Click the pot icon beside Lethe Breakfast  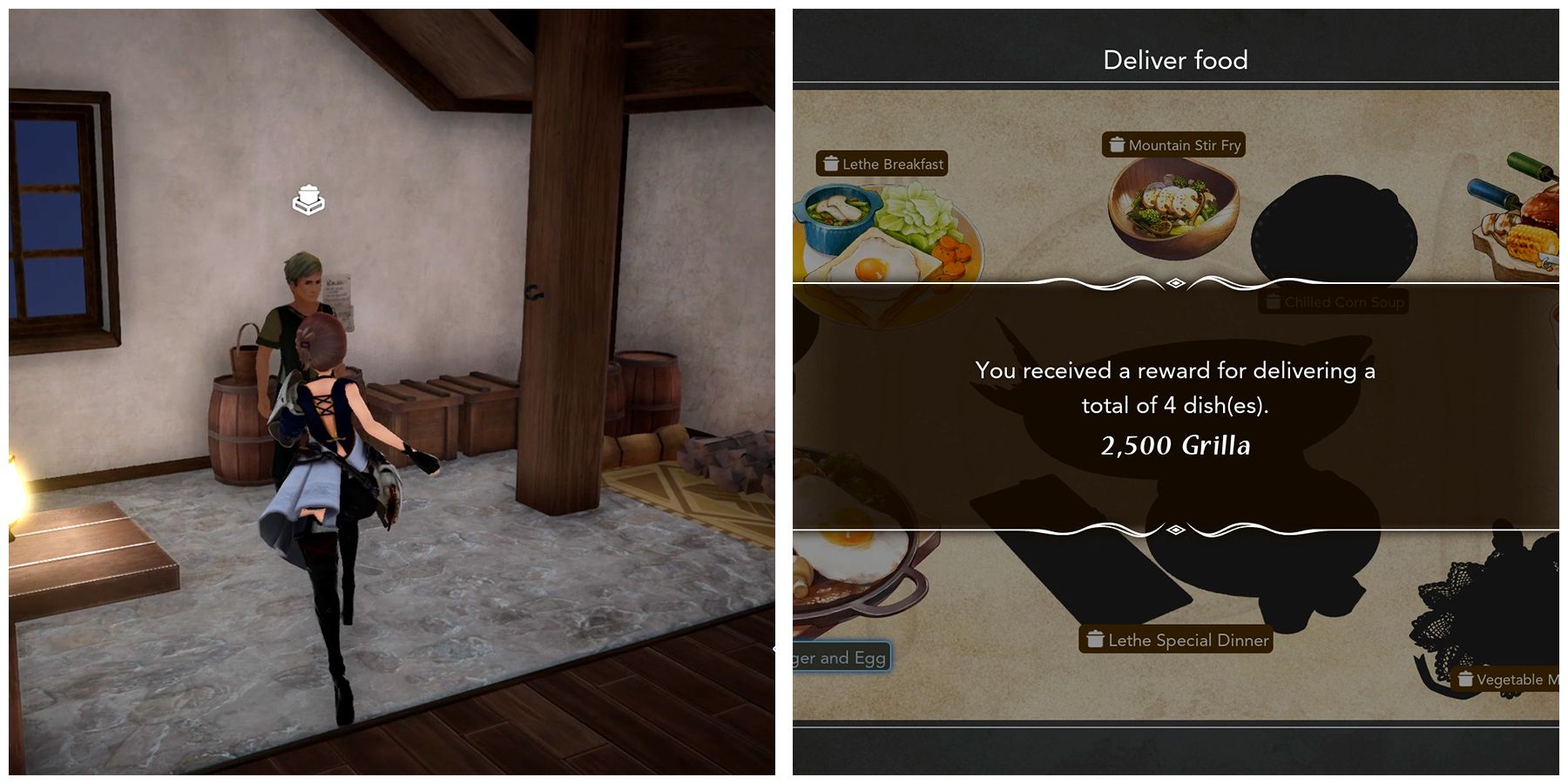[830, 163]
